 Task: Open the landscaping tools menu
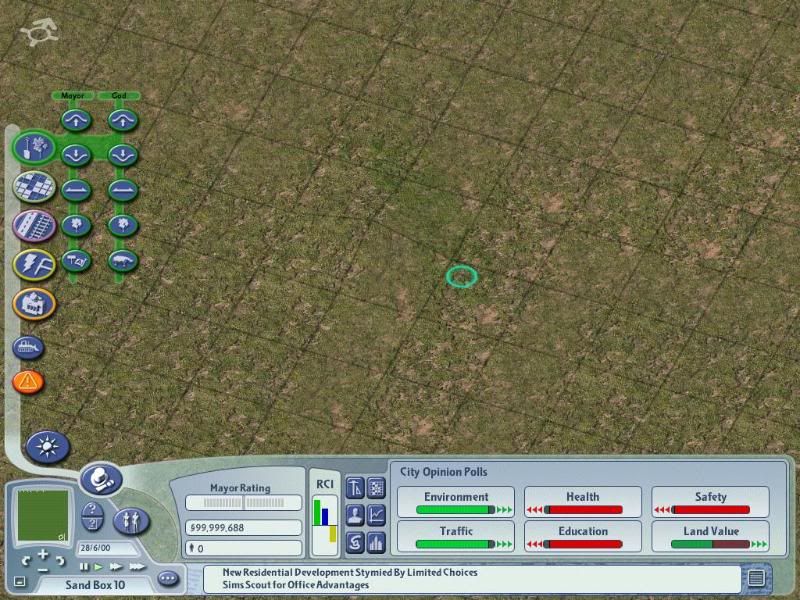click(x=34, y=147)
